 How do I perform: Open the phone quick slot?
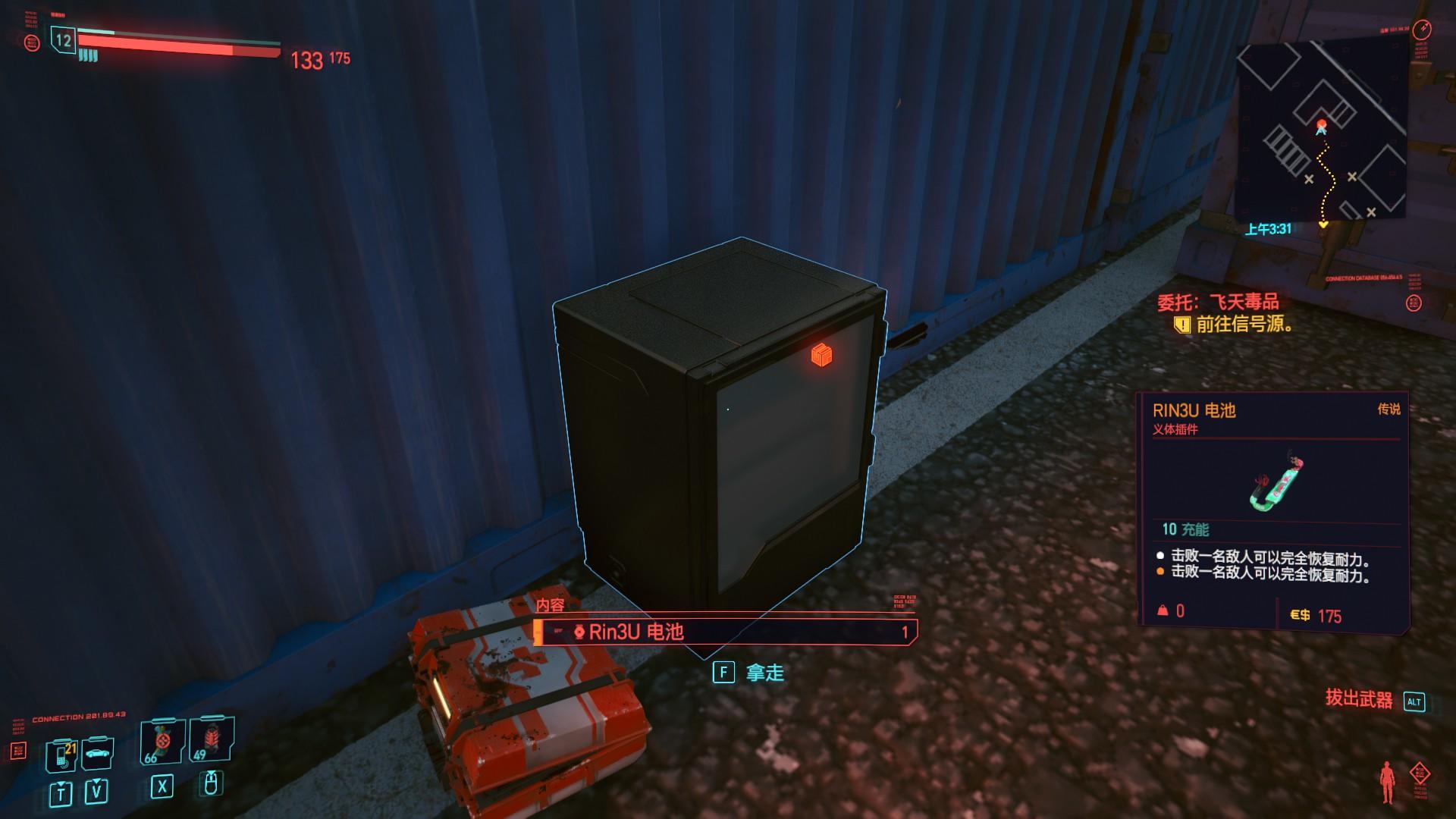point(62,755)
